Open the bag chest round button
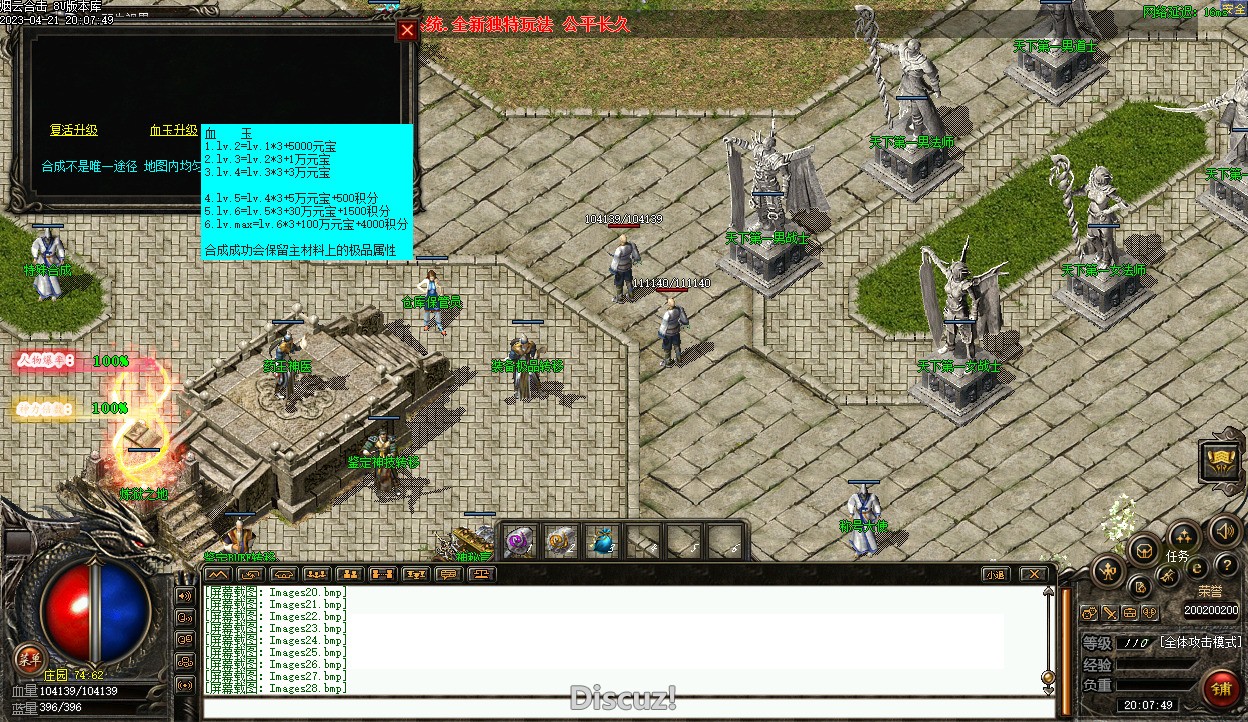Viewport: 1248px width, 722px height. (1144, 549)
